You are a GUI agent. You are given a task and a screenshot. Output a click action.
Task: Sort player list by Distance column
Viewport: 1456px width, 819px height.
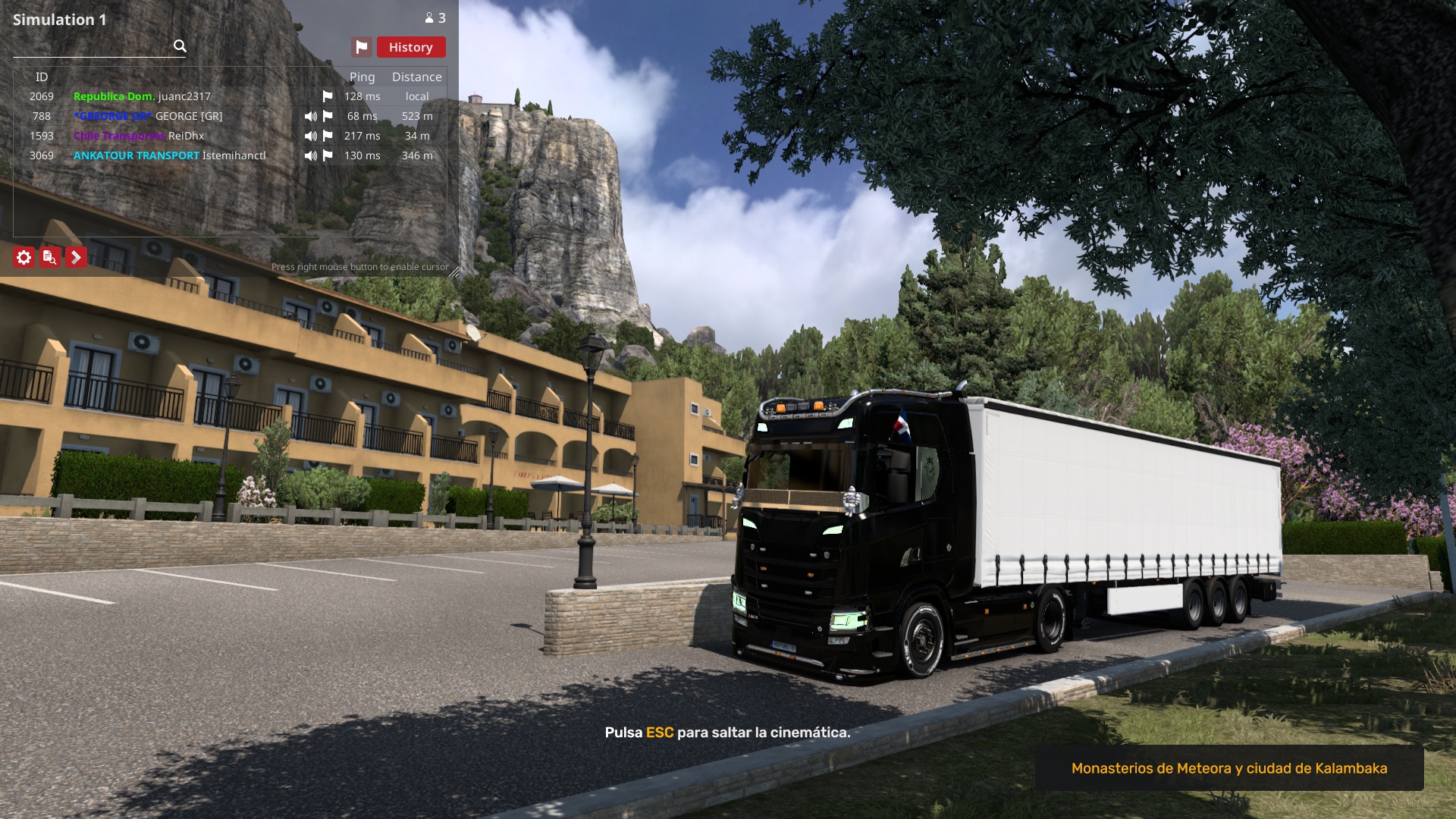pyautogui.click(x=416, y=77)
